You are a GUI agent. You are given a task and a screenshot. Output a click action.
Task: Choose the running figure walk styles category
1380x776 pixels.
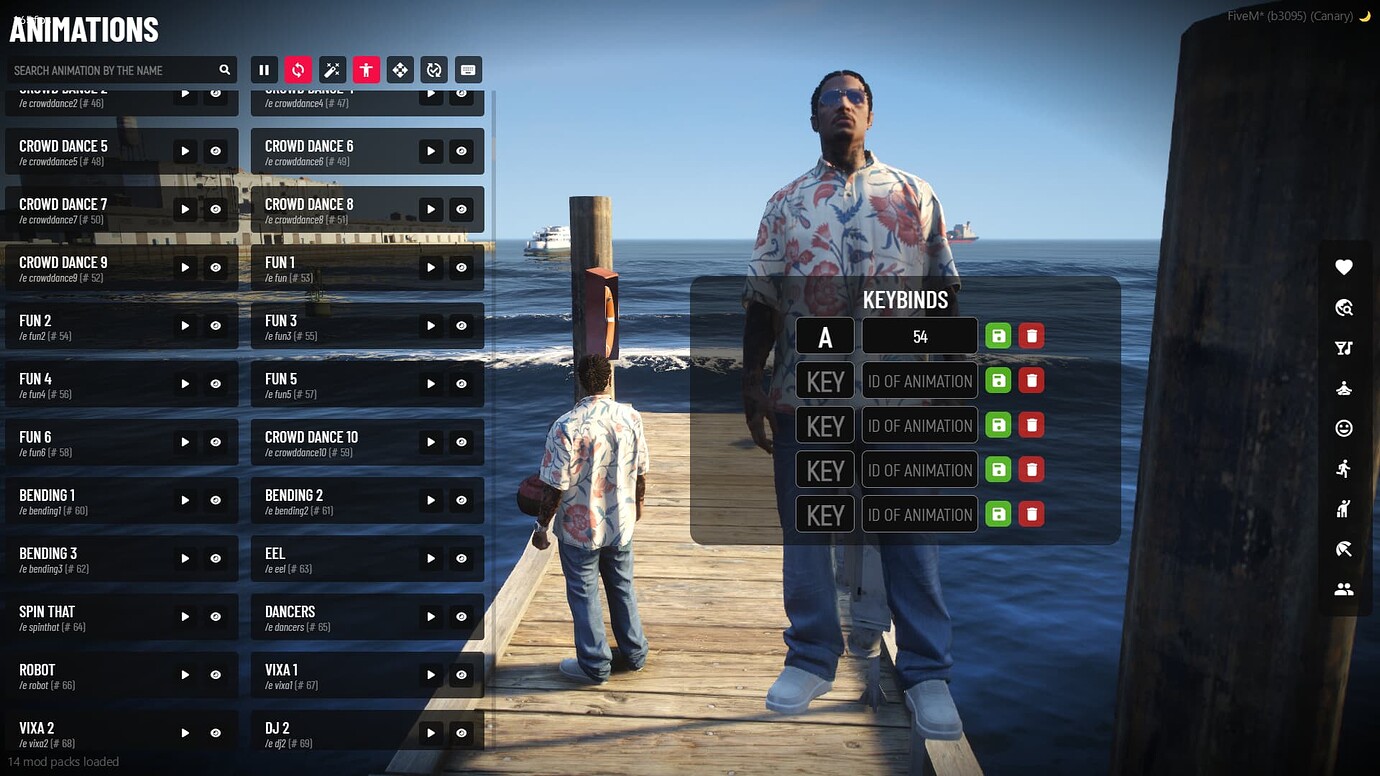(1344, 468)
